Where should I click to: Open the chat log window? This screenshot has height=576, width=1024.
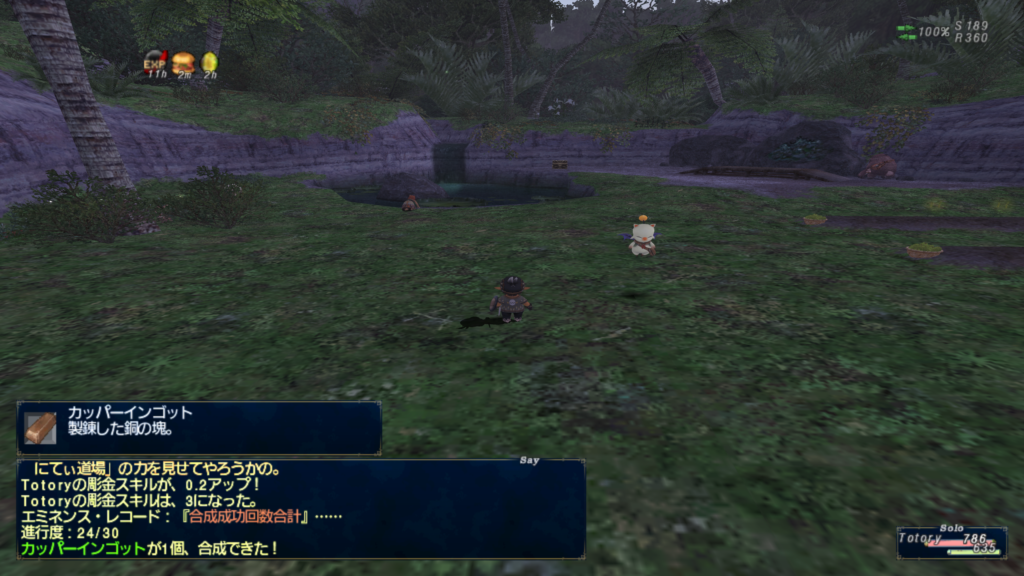(x=300, y=508)
